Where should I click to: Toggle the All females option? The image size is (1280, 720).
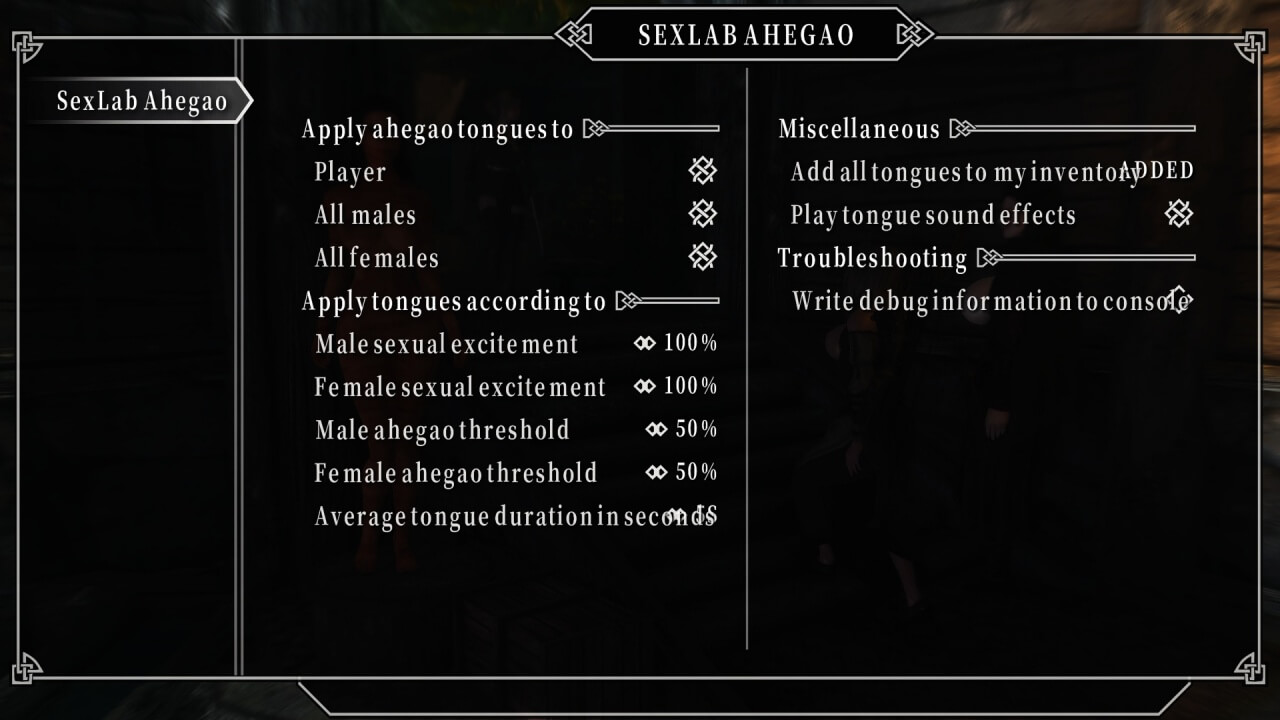coord(702,257)
